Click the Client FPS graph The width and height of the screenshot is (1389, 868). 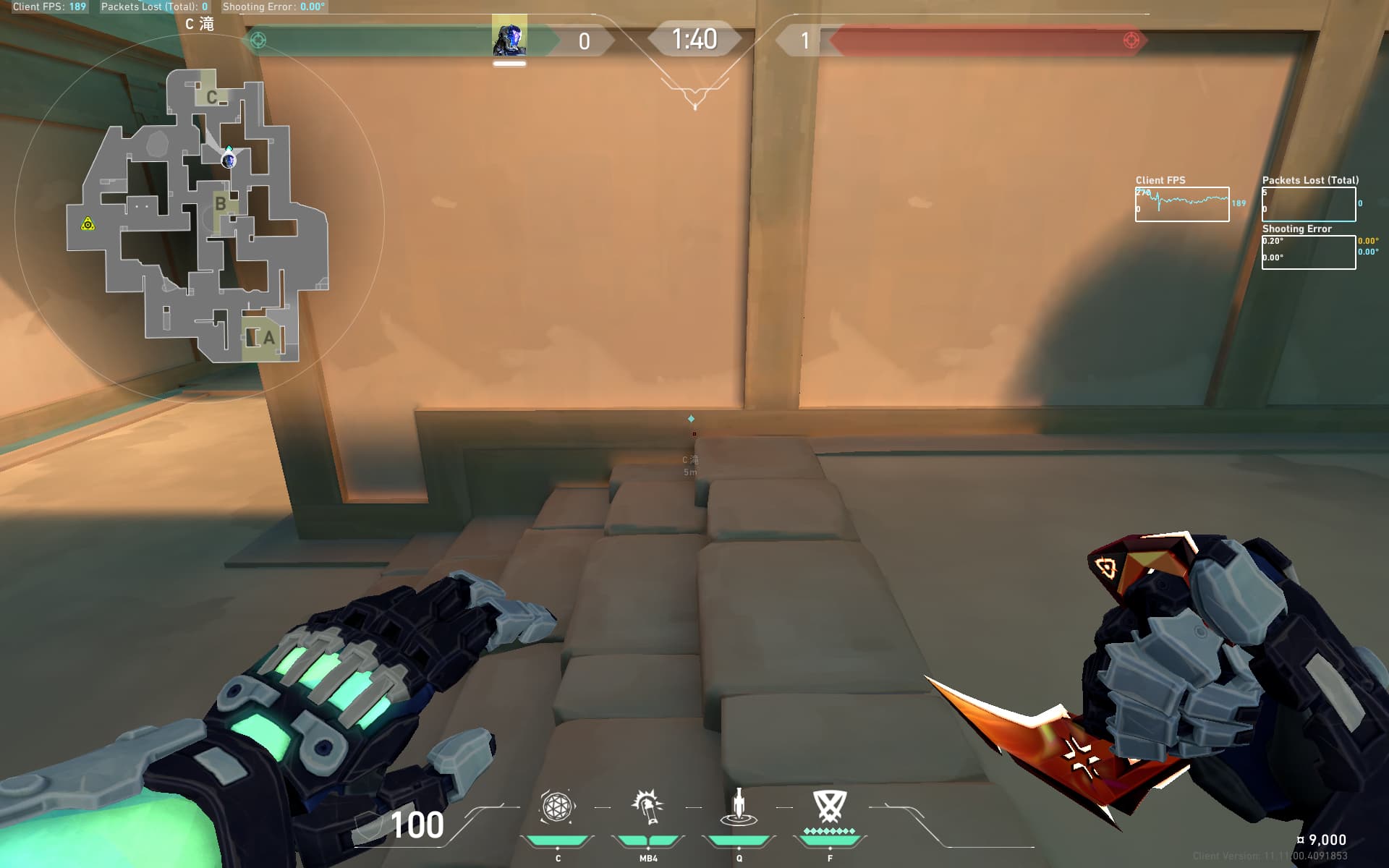1181,205
